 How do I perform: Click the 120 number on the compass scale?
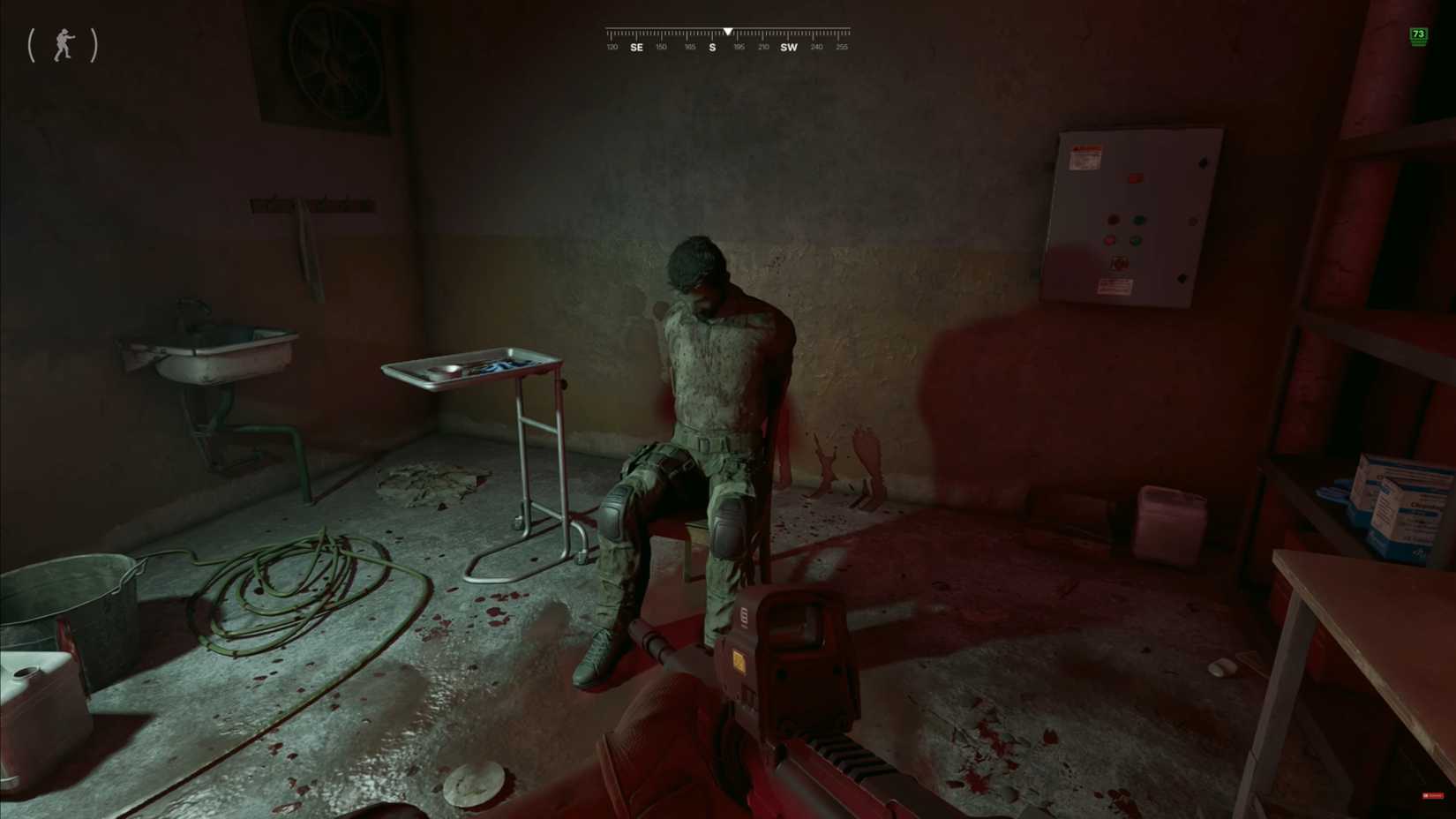point(612,47)
